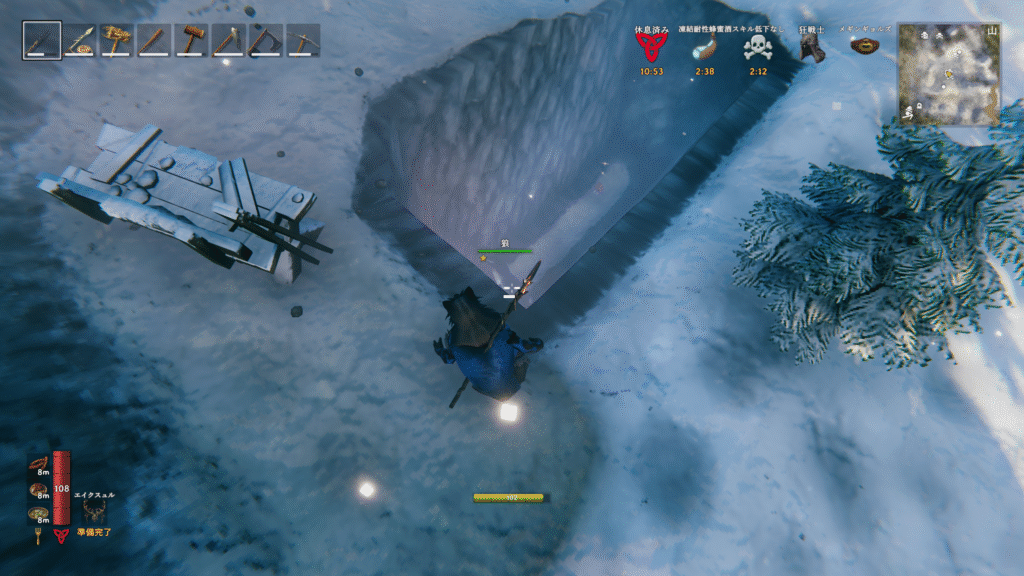Screen dimensions: 1024x576
Task: Select the wooden club hotbar slot
Action: (x=153, y=41)
